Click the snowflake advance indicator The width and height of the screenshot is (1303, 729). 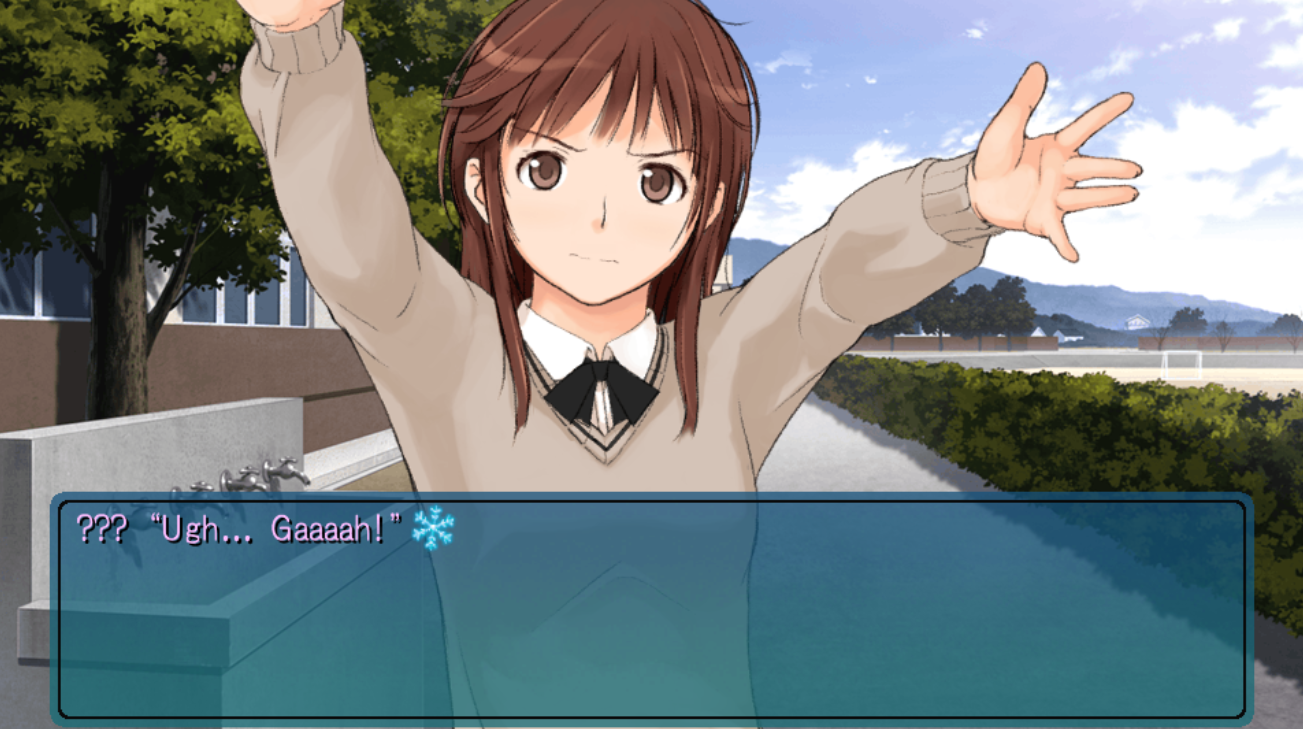433,528
